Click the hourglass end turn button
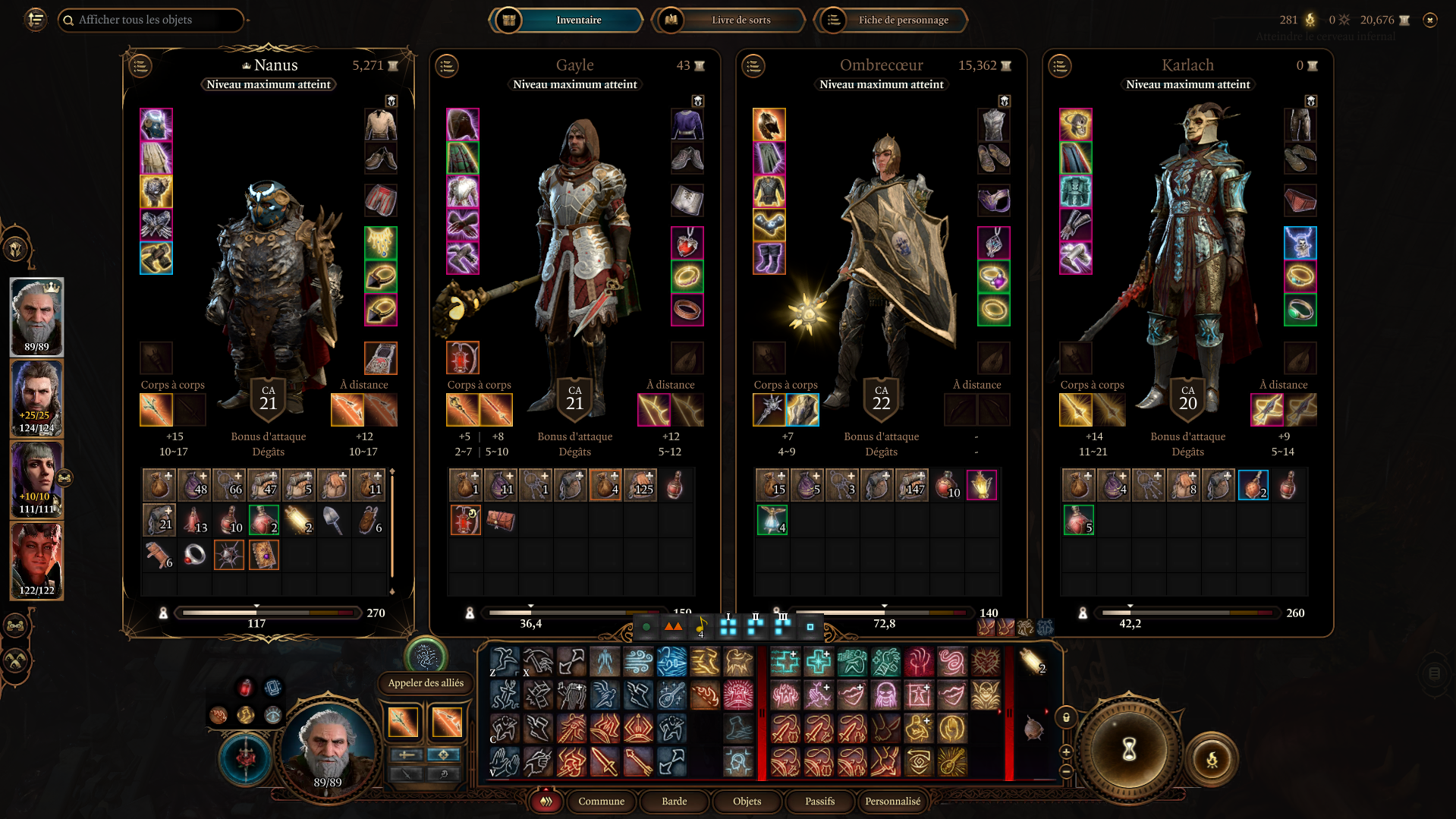 [x=1129, y=750]
